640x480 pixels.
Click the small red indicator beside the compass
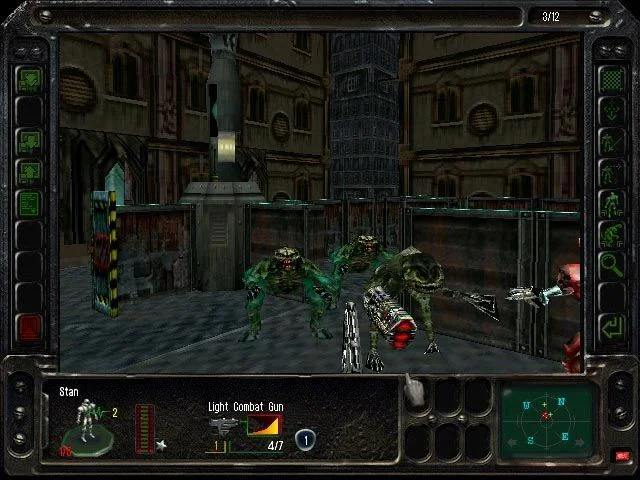[622, 455]
